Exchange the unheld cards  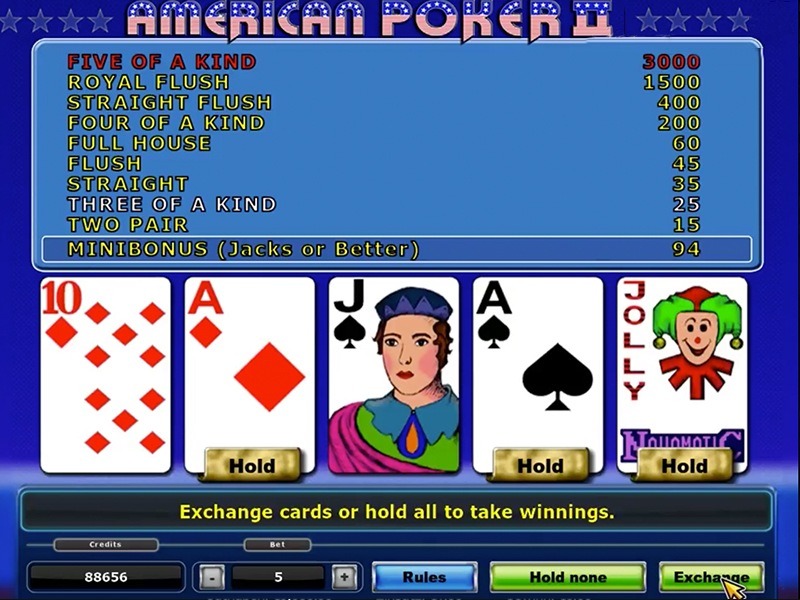coord(710,577)
